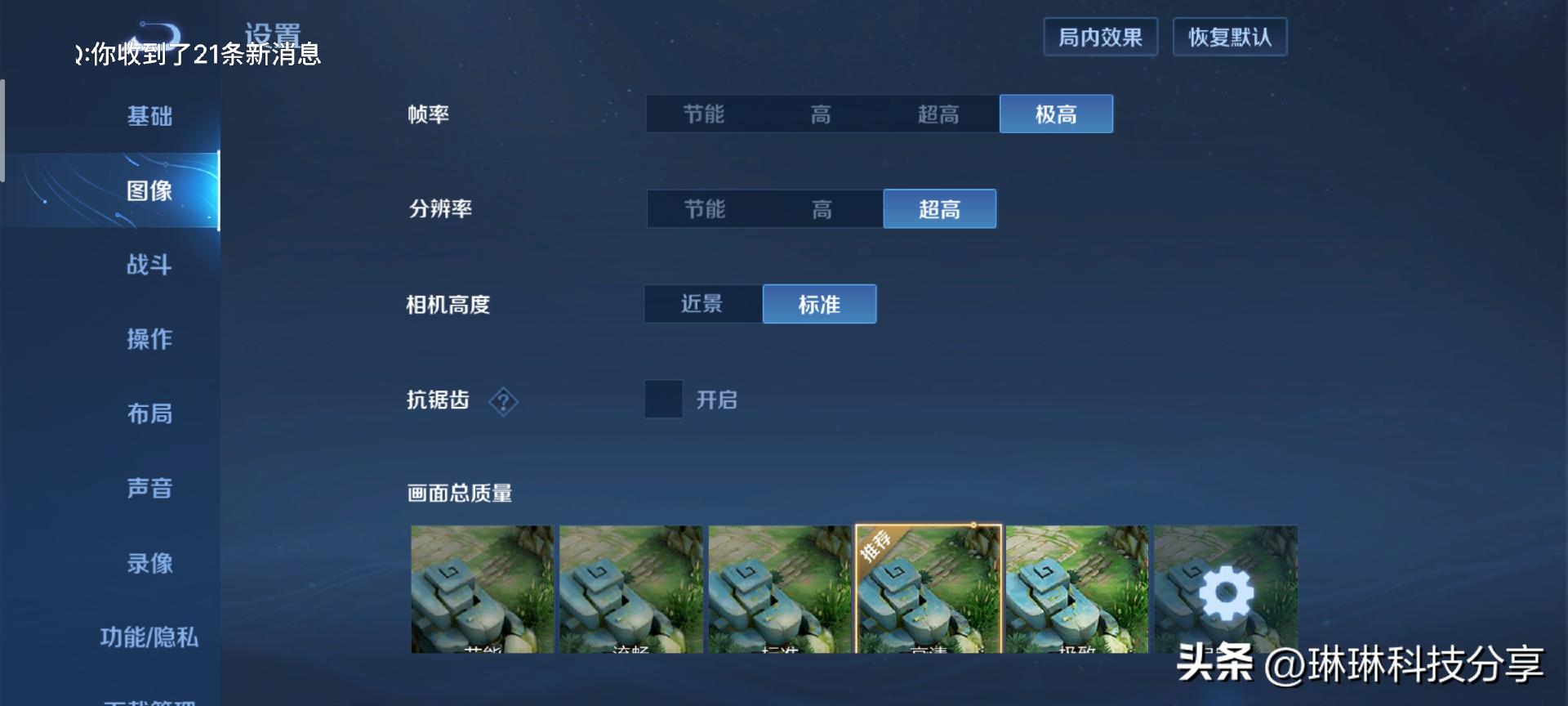Image resolution: width=1568 pixels, height=706 pixels.
Task: Click 恢复默认 to restore defaults
Action: [1230, 36]
